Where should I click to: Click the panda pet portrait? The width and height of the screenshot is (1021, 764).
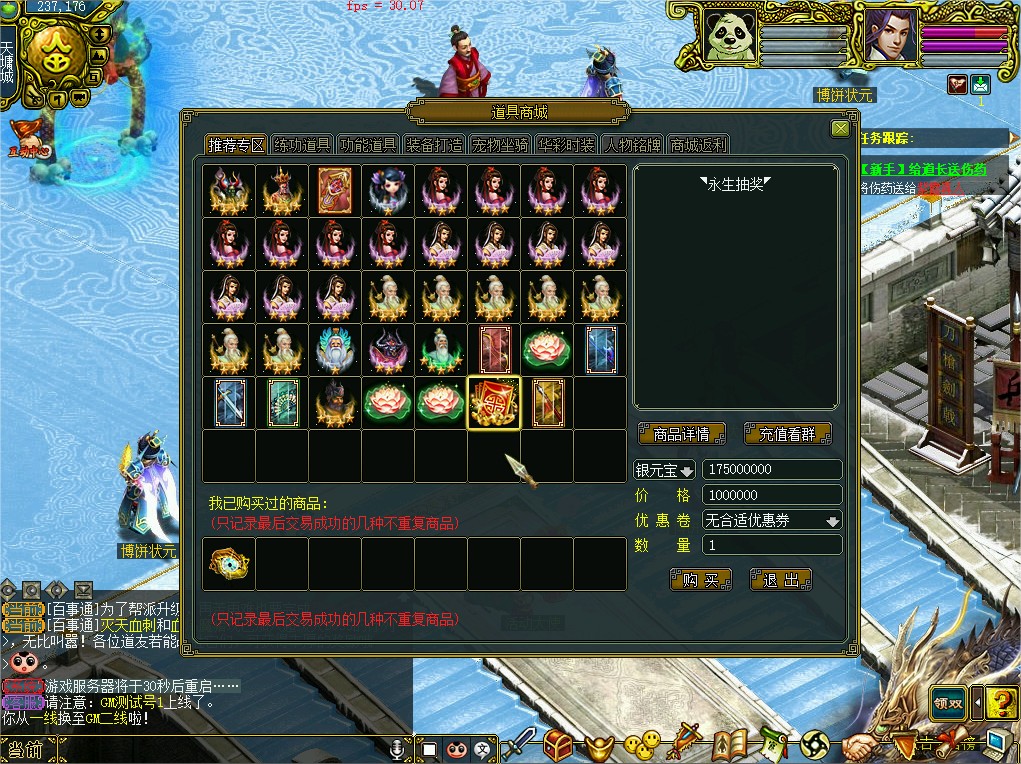click(730, 36)
